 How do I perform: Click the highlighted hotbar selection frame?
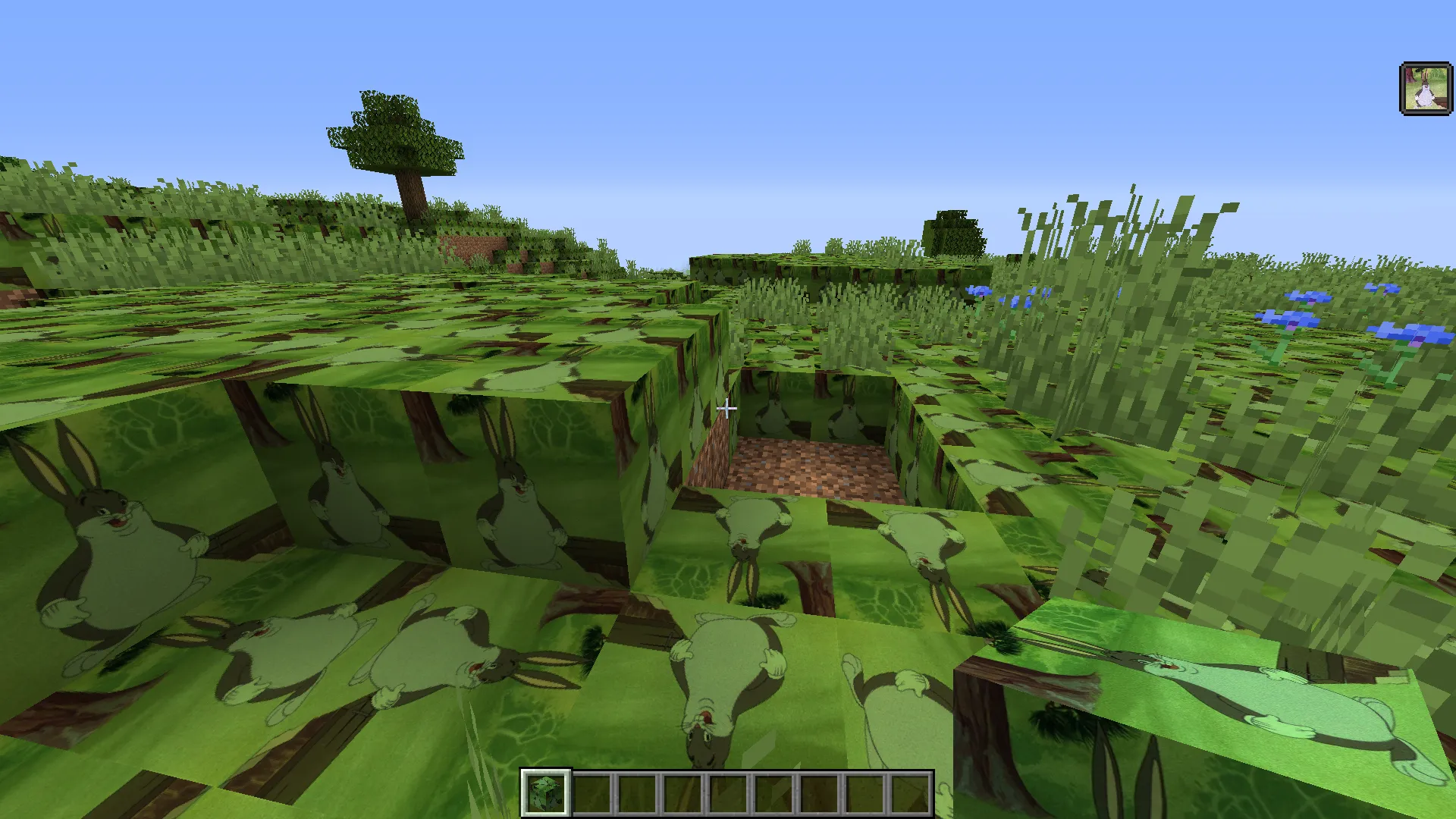544,791
